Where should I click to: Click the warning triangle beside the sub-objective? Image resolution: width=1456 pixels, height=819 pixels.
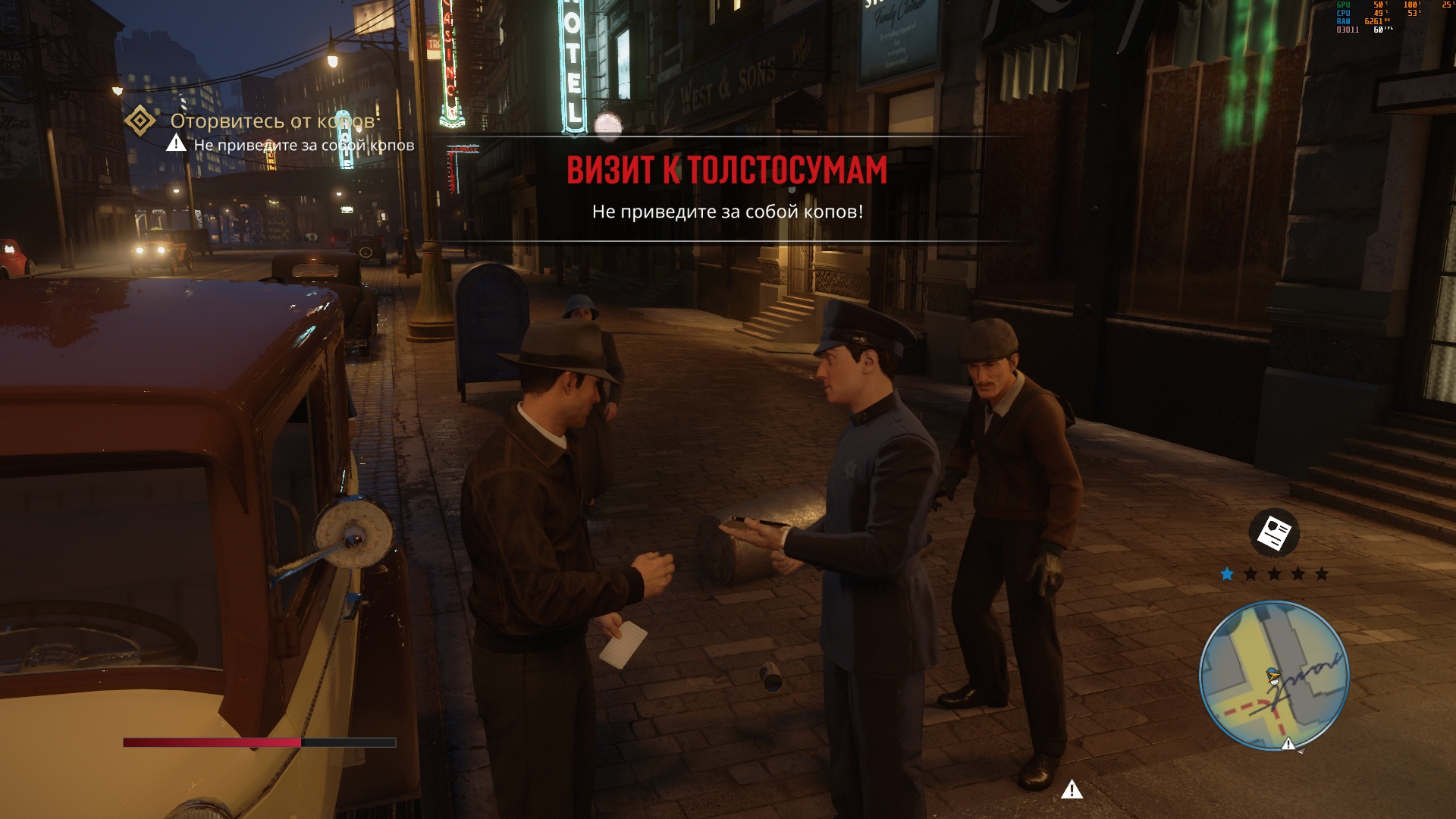tap(176, 143)
